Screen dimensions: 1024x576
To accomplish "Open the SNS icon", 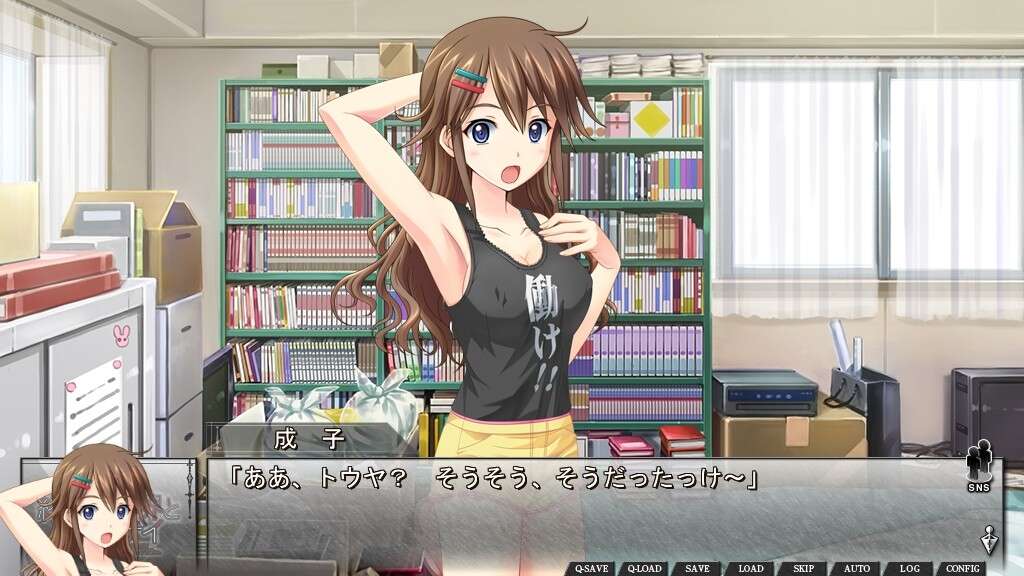I will 979,466.
